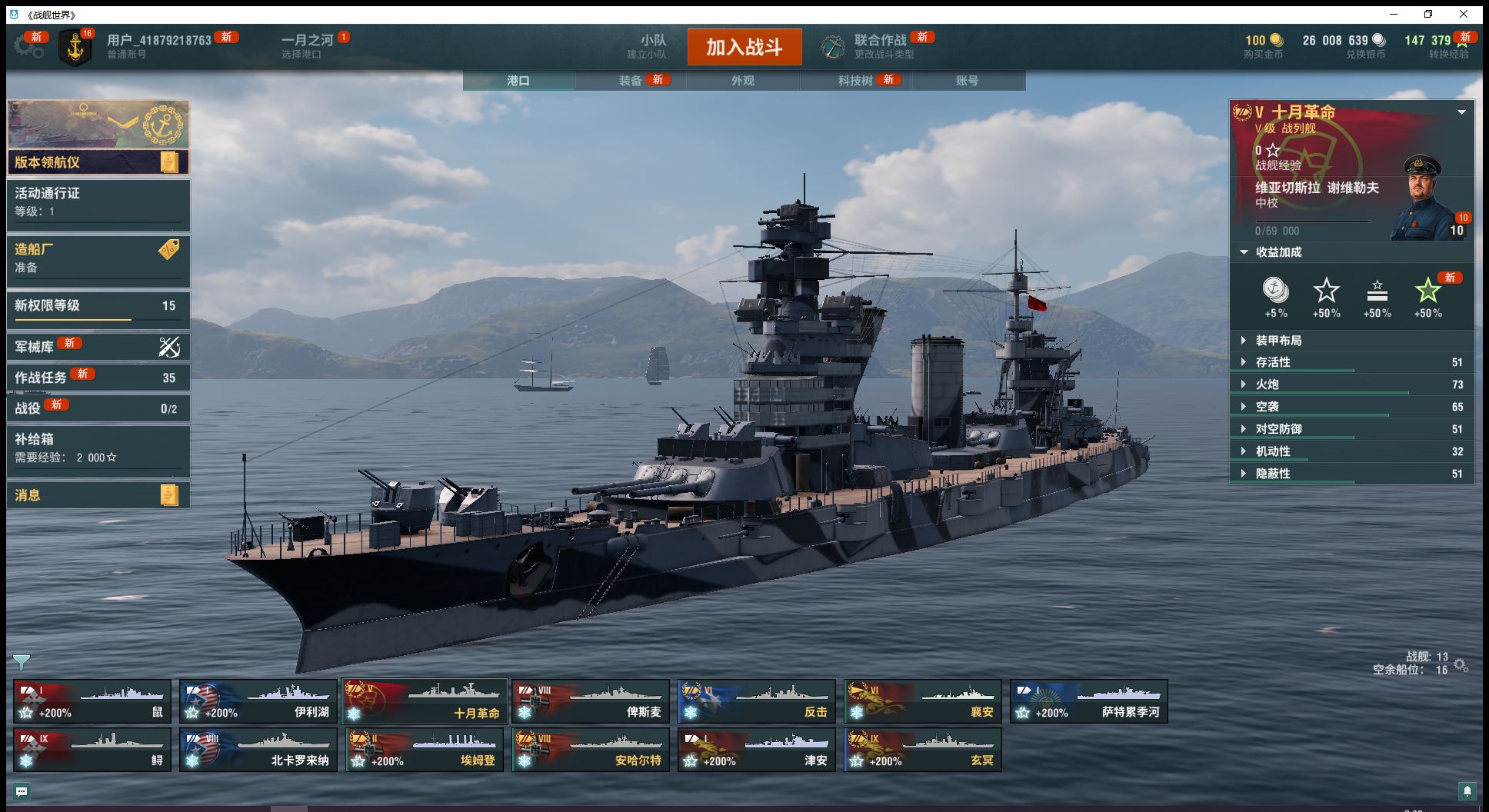The width and height of the screenshot is (1489, 812).
Task: Open the settings gear icon
Action: 28,46
